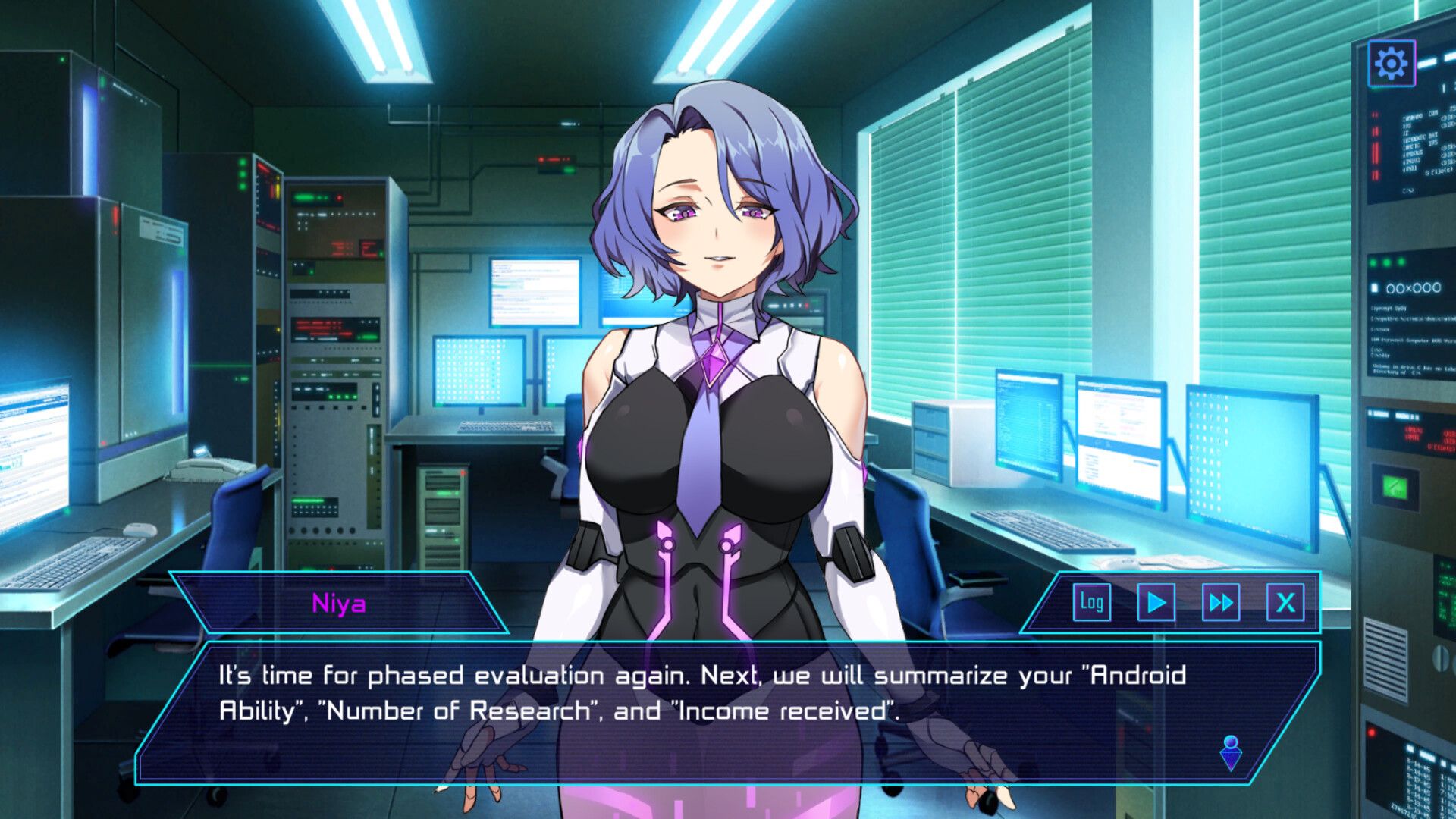Fast-forward dialogue with the double arrow button

(x=1221, y=603)
